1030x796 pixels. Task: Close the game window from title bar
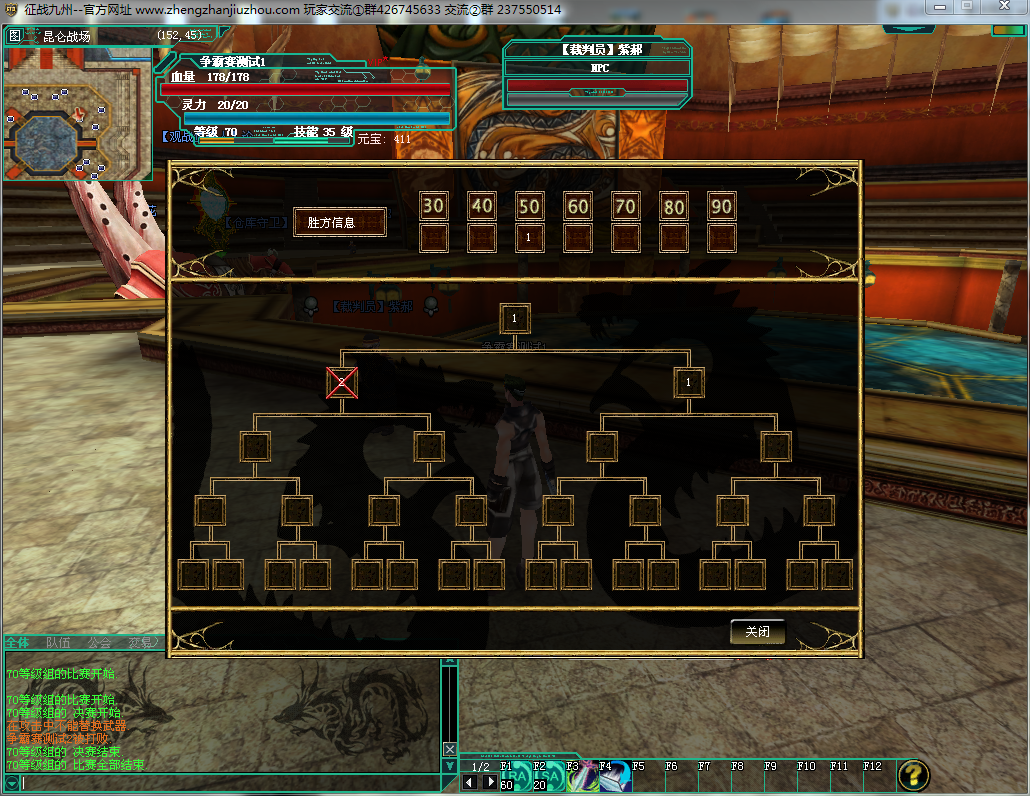1004,8
